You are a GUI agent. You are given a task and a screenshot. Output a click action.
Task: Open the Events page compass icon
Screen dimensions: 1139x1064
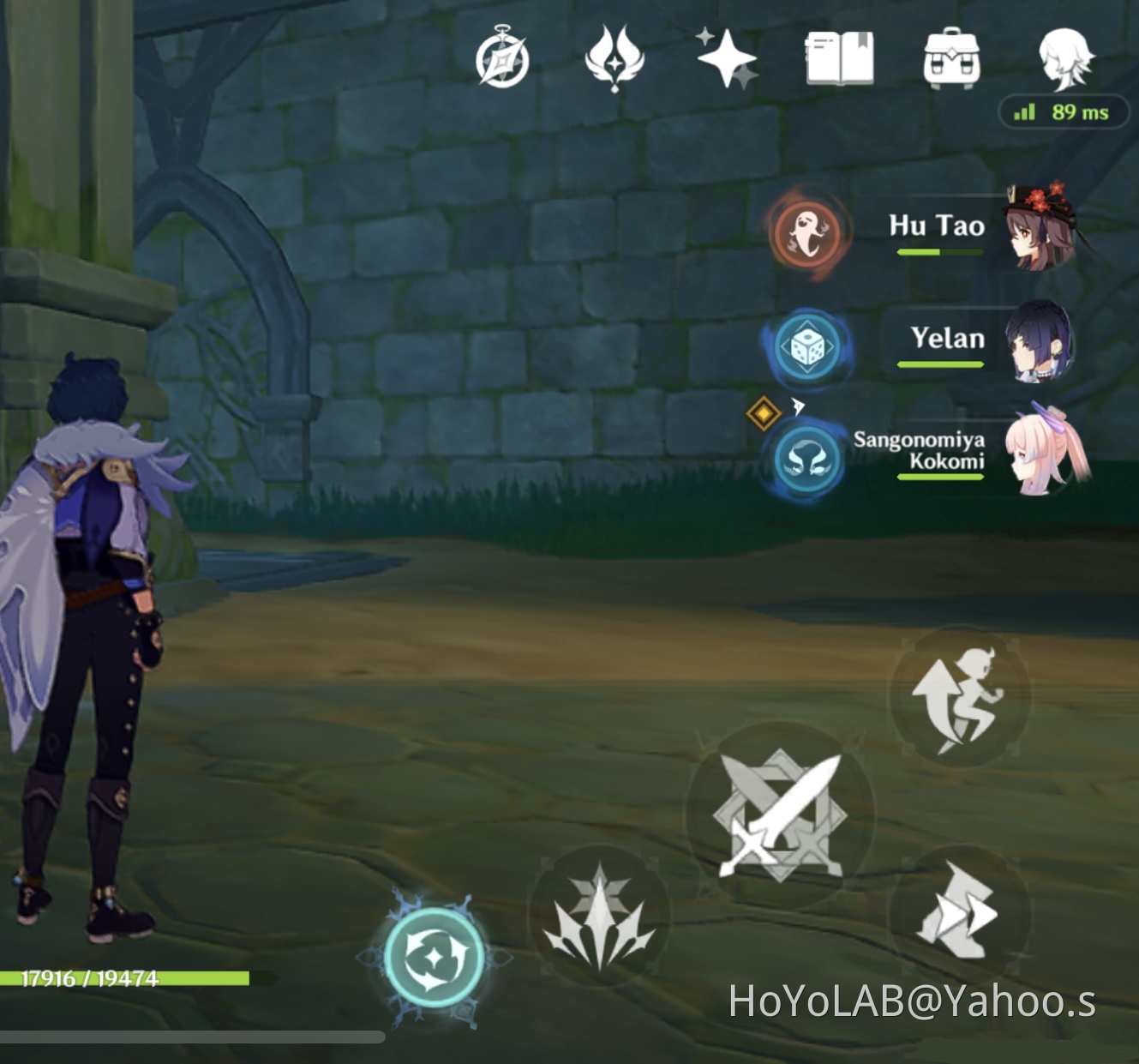(501, 58)
